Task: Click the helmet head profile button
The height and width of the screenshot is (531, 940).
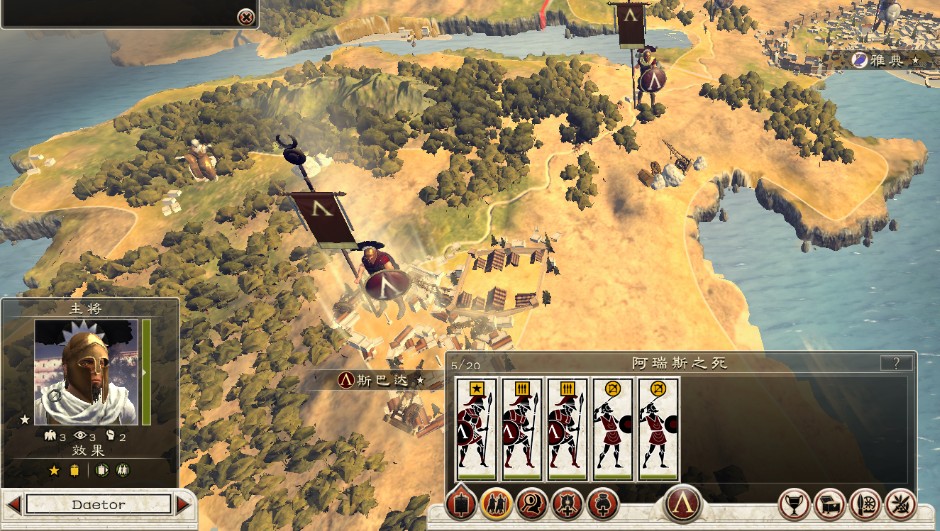Action: coord(531,503)
